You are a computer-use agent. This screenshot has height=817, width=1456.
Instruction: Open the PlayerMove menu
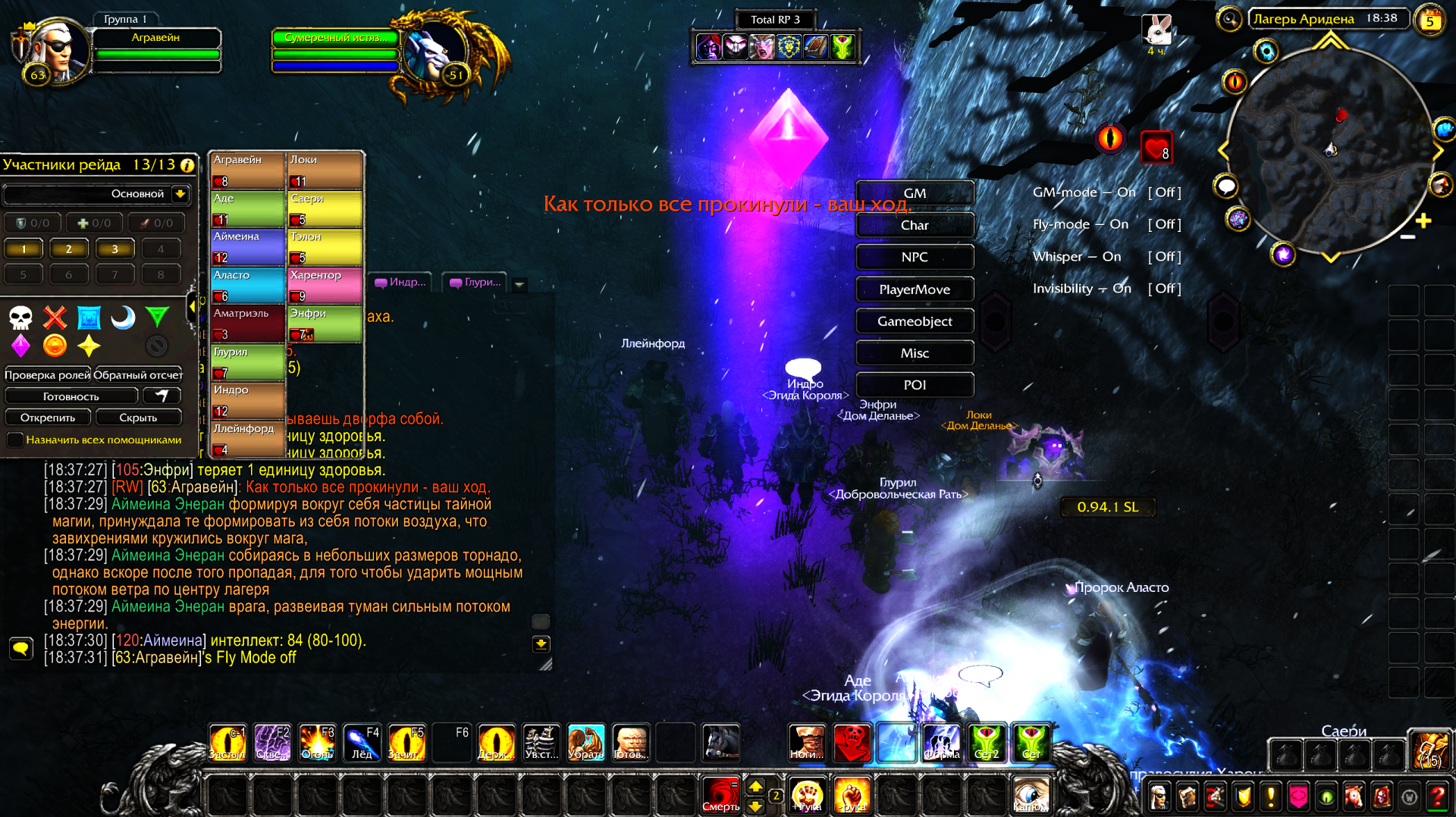pyautogui.click(x=915, y=290)
